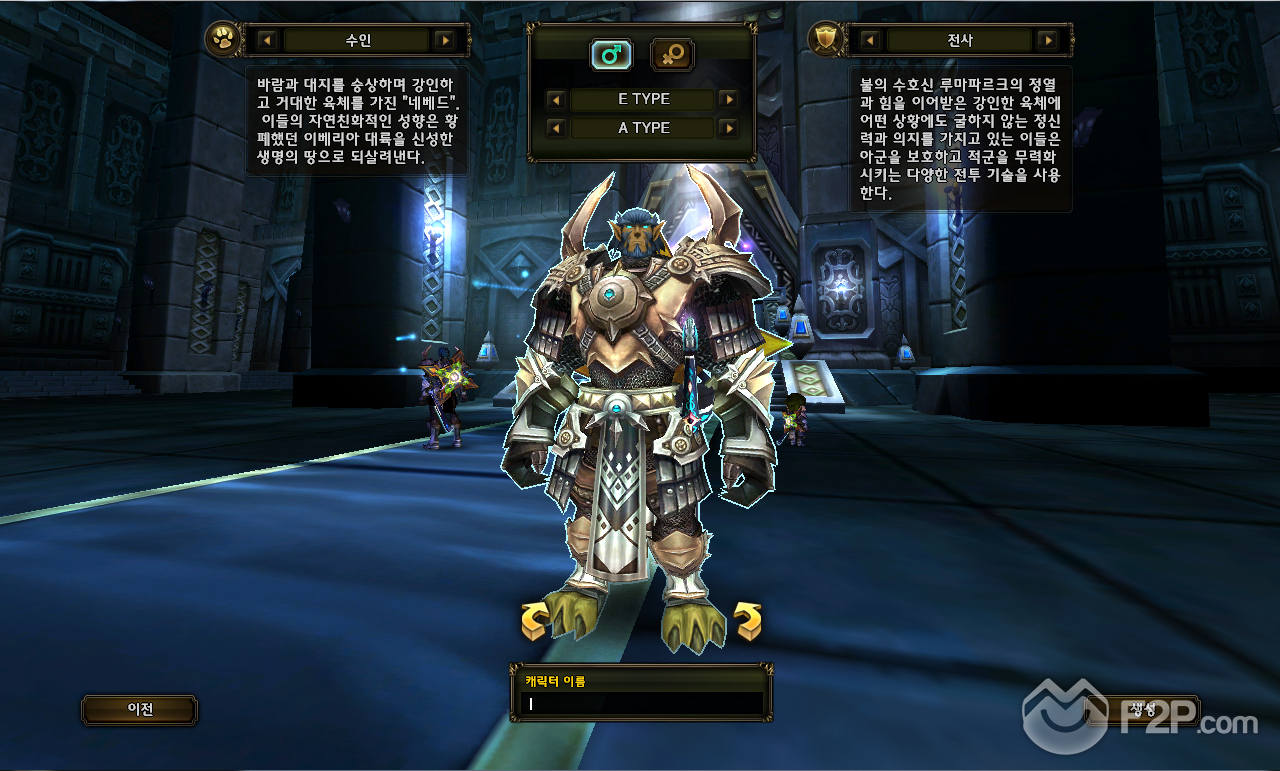This screenshot has width=1280, height=771.
Task: Click right arrow beside E TYPE
Action: coord(728,100)
